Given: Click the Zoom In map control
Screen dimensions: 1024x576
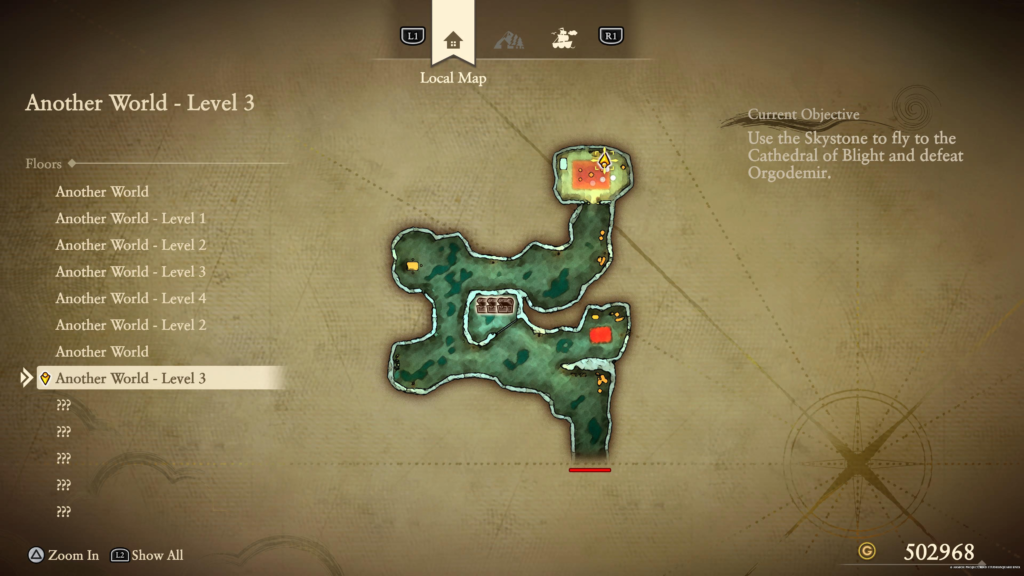Looking at the screenshot, I should (x=62, y=555).
